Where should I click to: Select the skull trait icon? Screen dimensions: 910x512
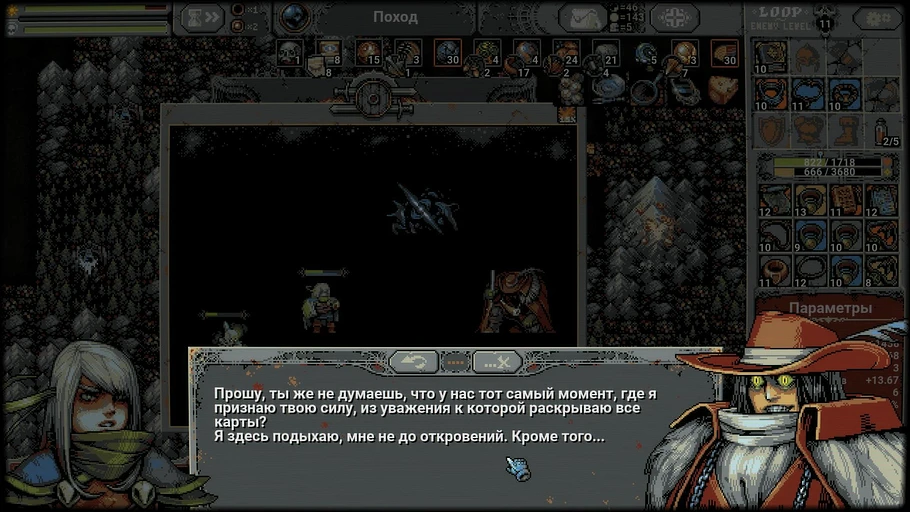(x=288, y=52)
